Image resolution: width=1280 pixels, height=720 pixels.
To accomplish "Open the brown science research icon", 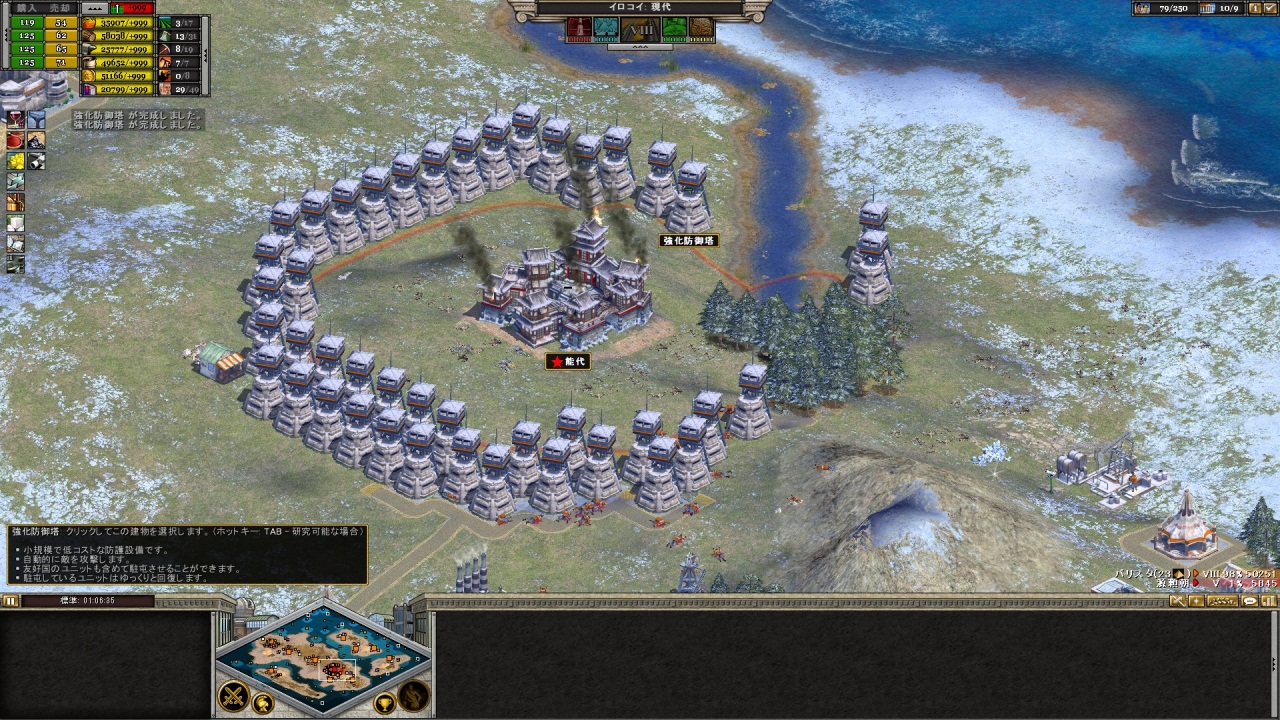I will 702,29.
